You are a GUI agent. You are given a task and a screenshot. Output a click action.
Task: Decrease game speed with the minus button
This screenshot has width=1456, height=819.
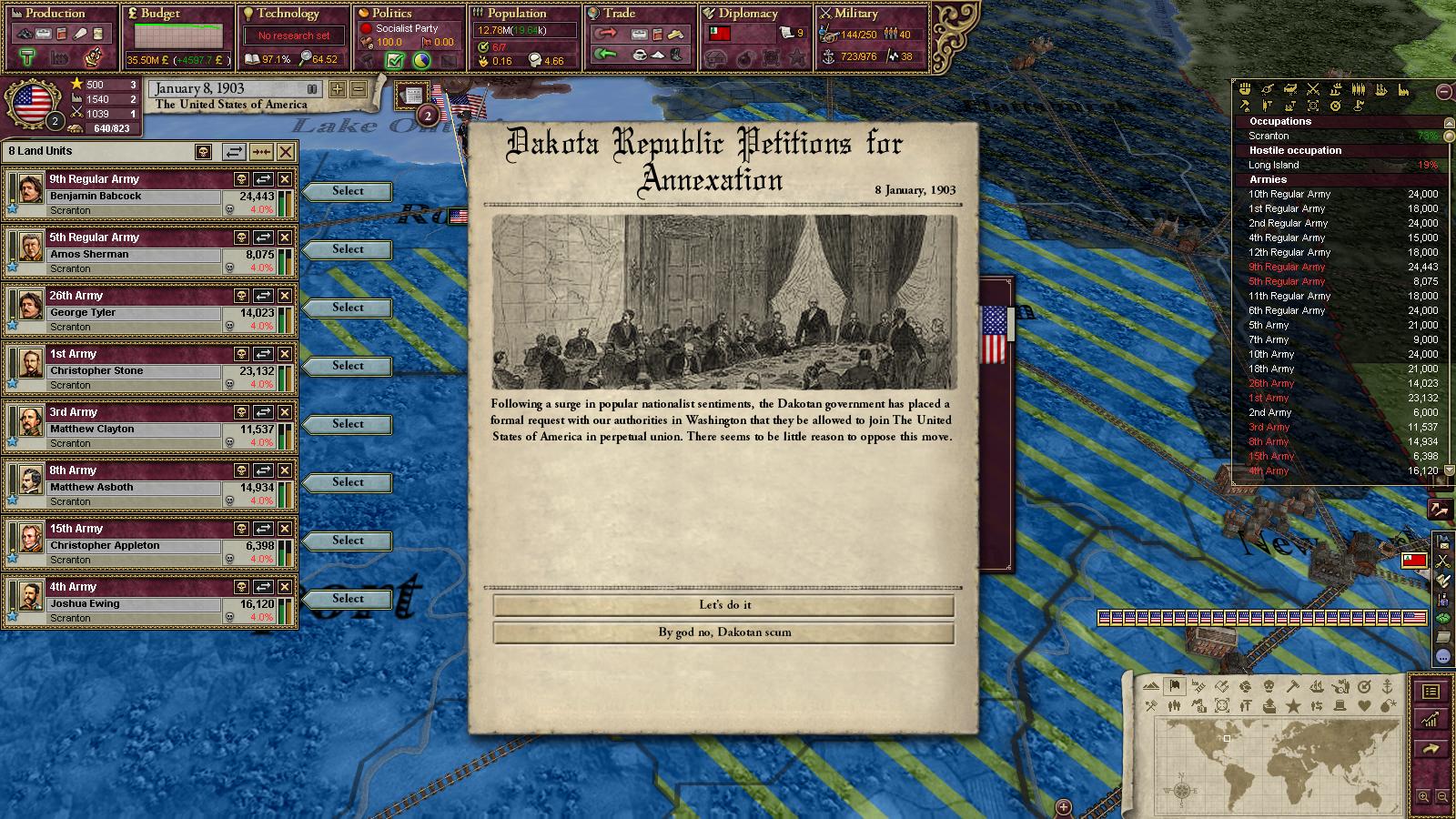(x=358, y=89)
